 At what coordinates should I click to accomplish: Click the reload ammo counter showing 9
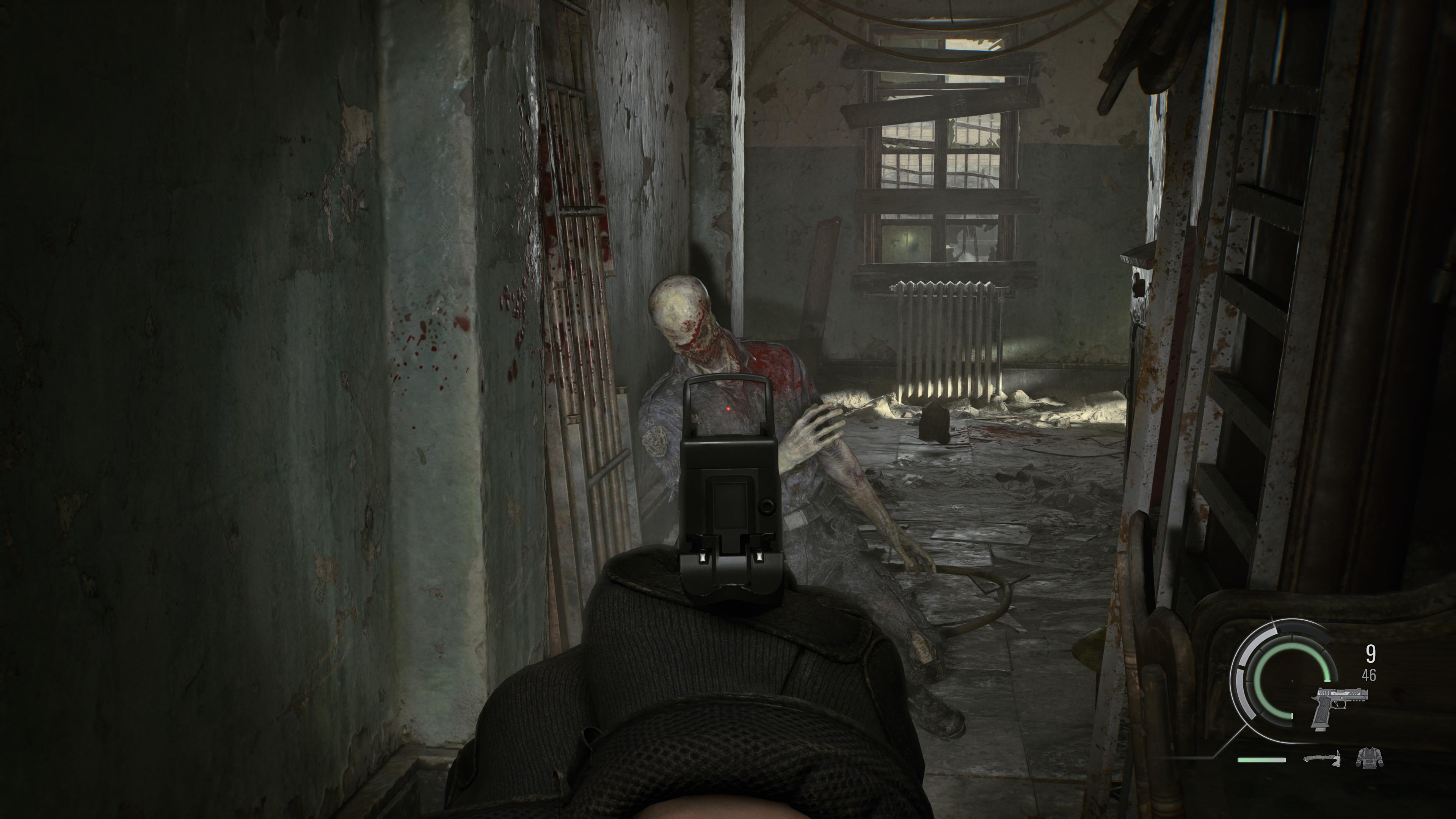(1371, 654)
